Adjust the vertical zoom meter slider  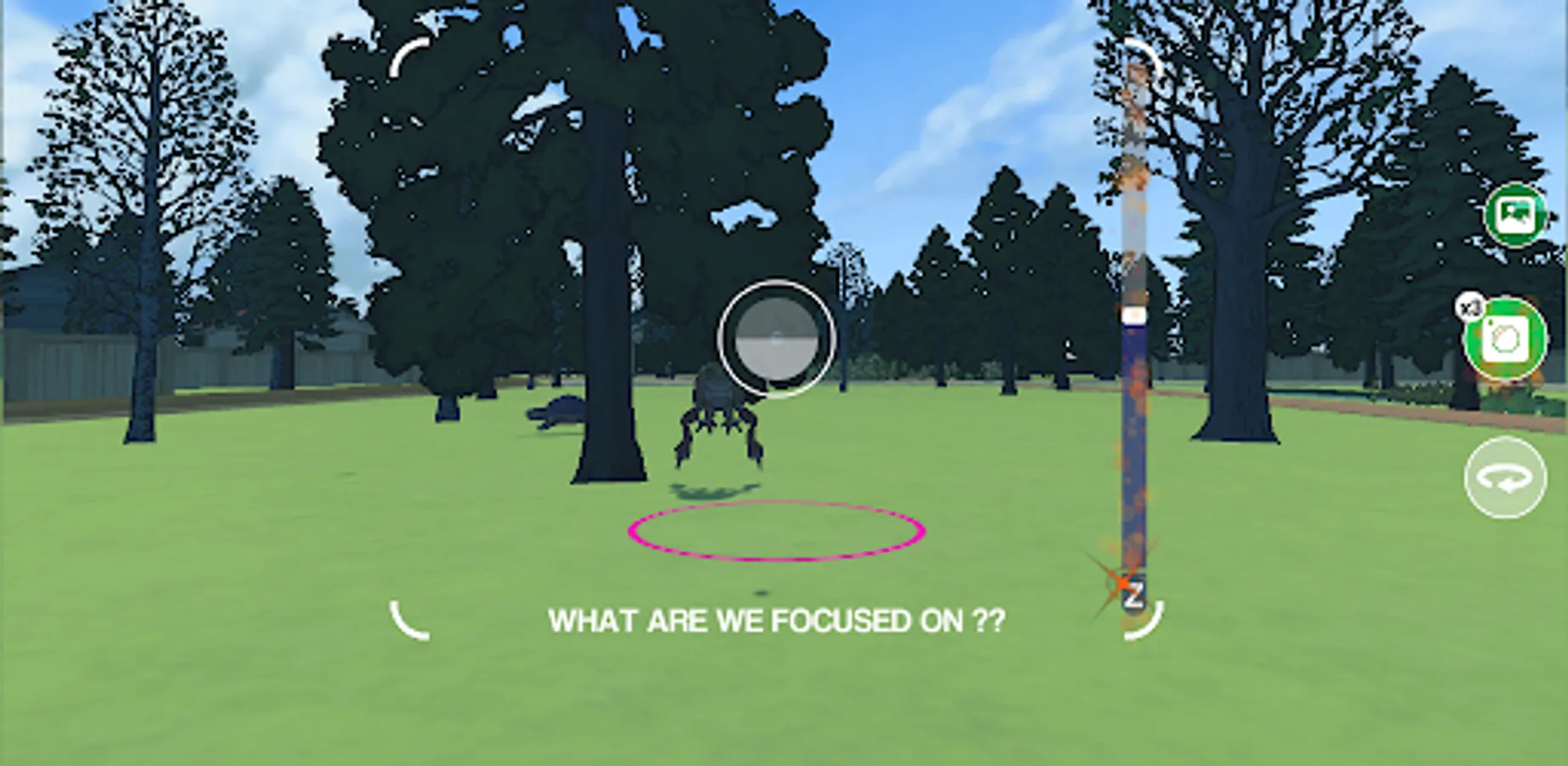(x=1135, y=315)
